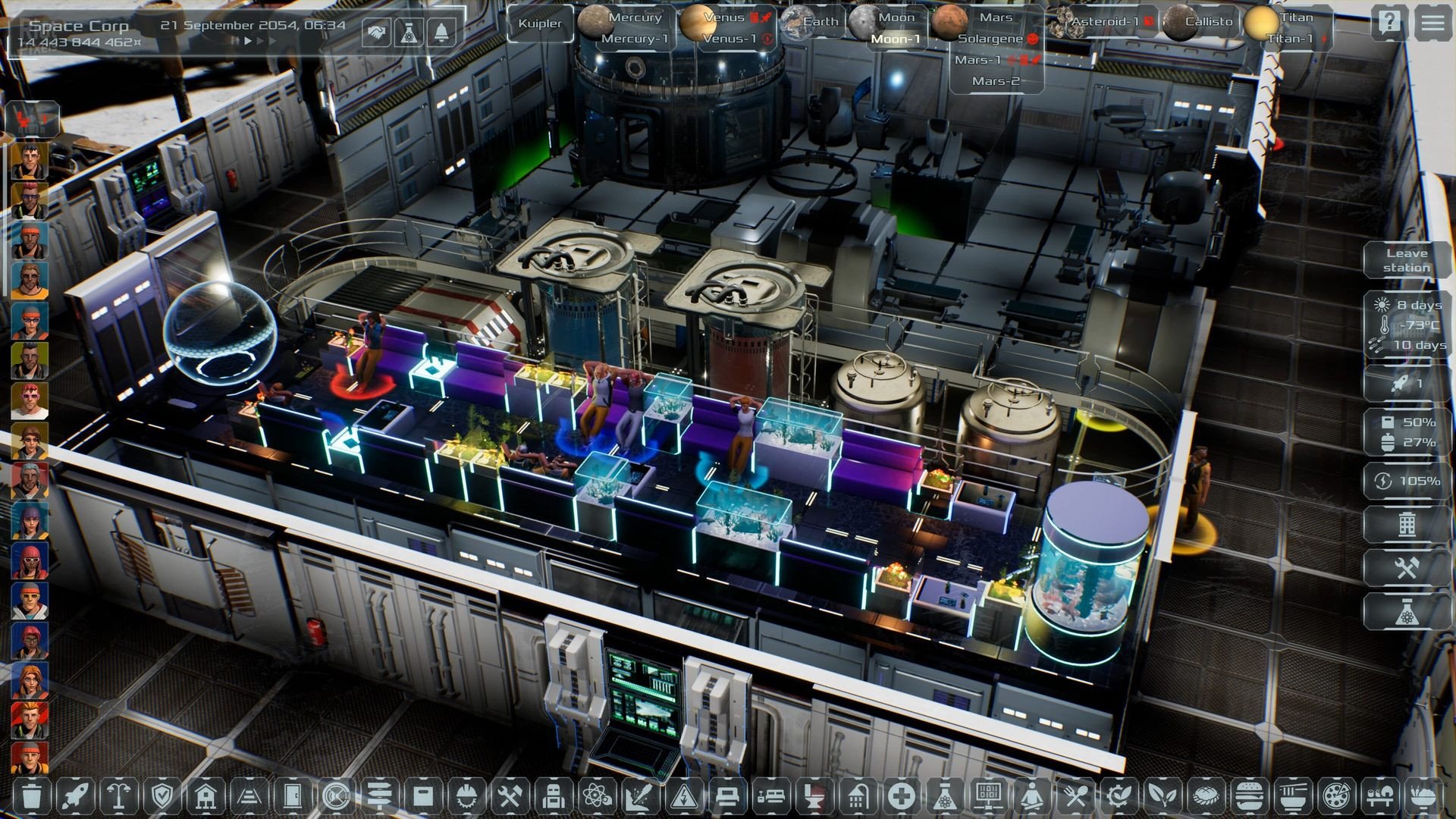Switch to the Kuipler location

[x=540, y=24]
